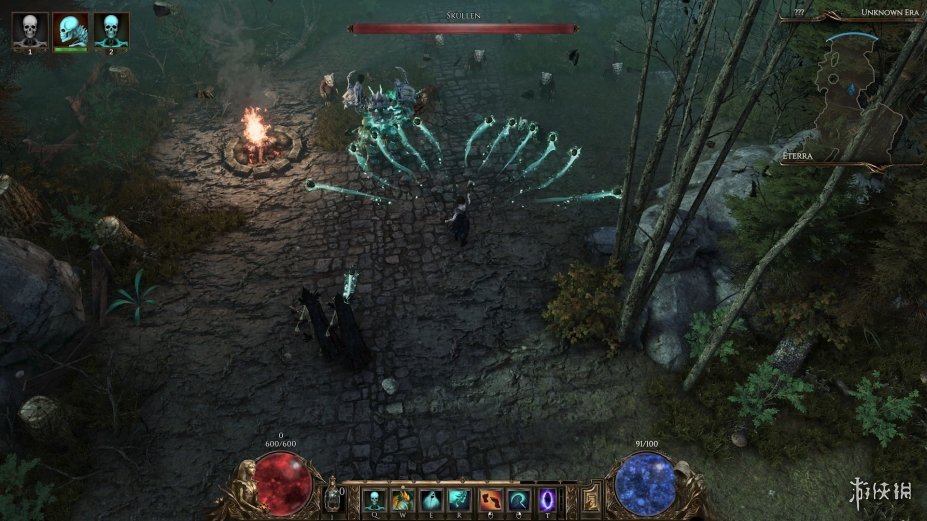Use the orange flame creature skill
The height and width of the screenshot is (521, 927).
coord(403,499)
